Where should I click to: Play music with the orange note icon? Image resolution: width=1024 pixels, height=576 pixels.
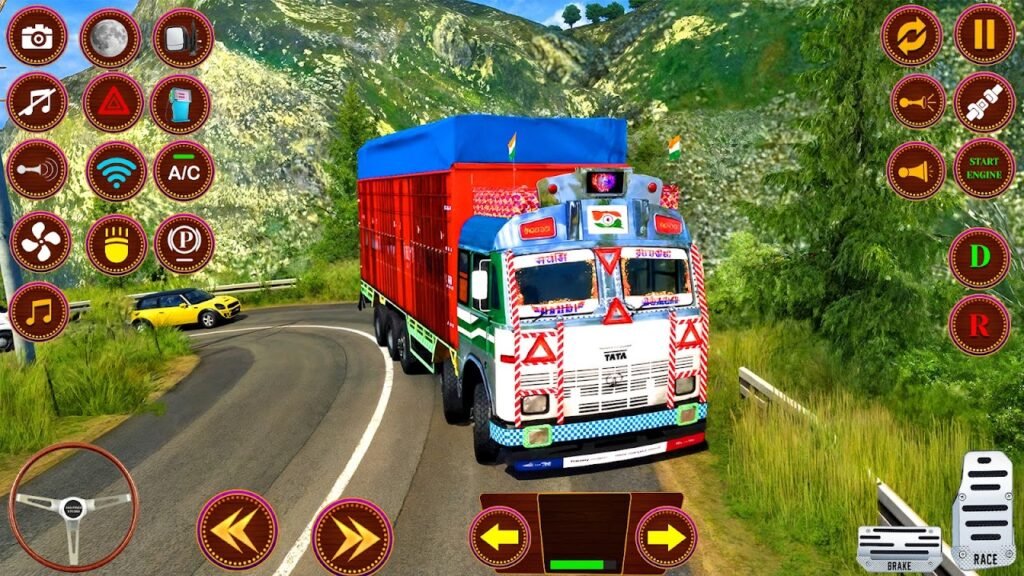click(x=39, y=311)
